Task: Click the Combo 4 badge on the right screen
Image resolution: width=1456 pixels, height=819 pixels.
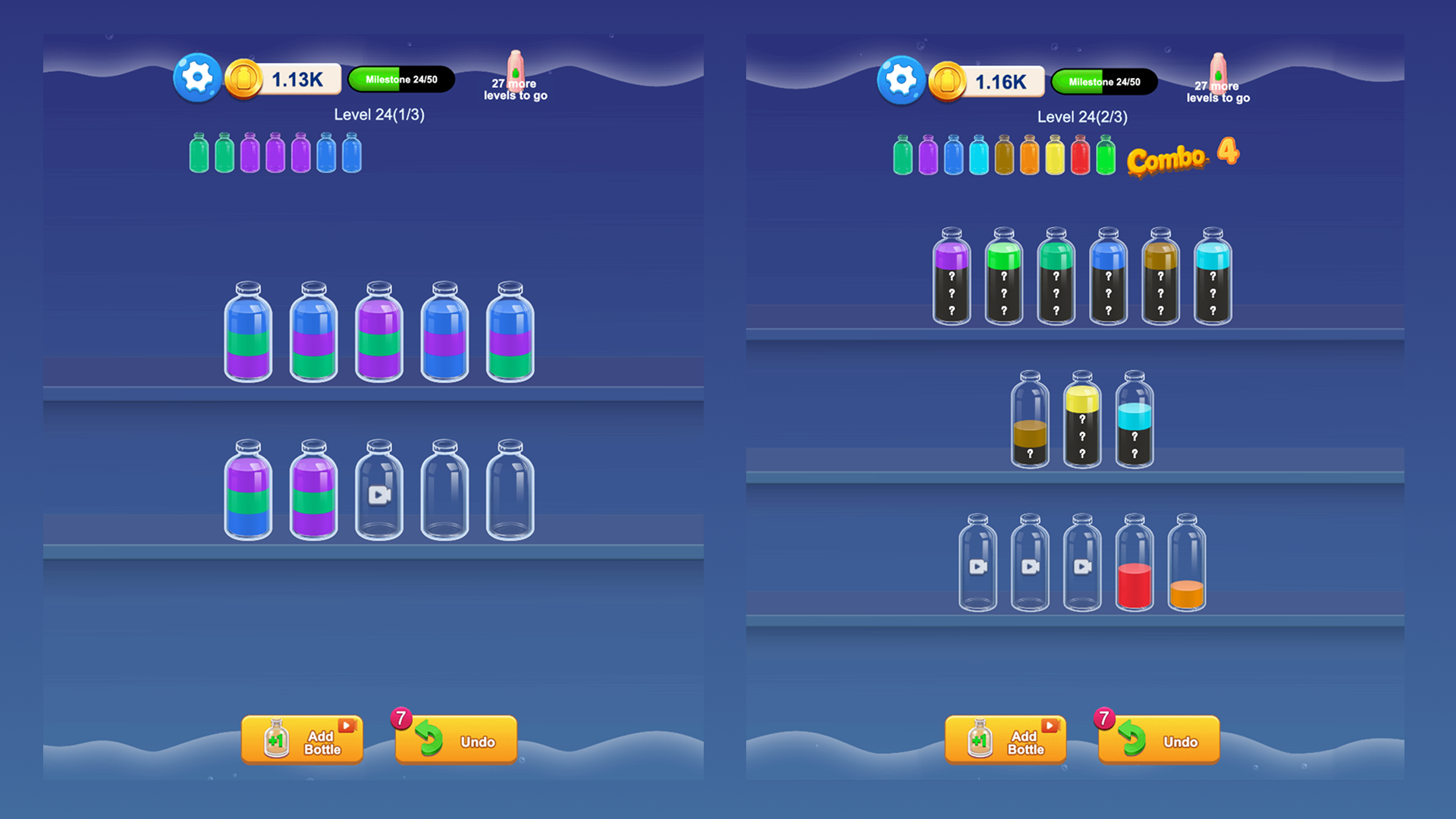Action: click(x=1183, y=157)
